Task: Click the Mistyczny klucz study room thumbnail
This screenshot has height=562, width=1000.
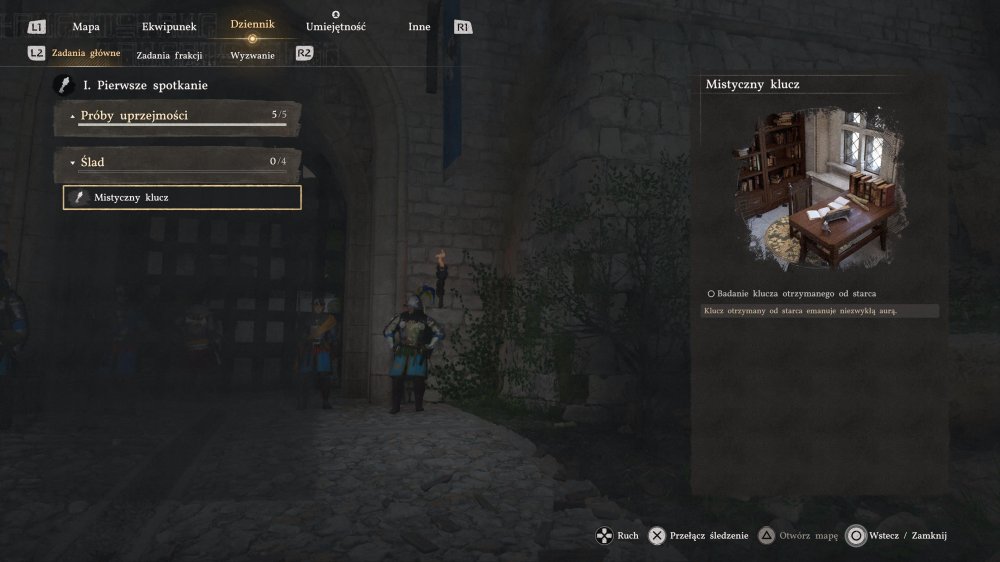Action: point(819,191)
